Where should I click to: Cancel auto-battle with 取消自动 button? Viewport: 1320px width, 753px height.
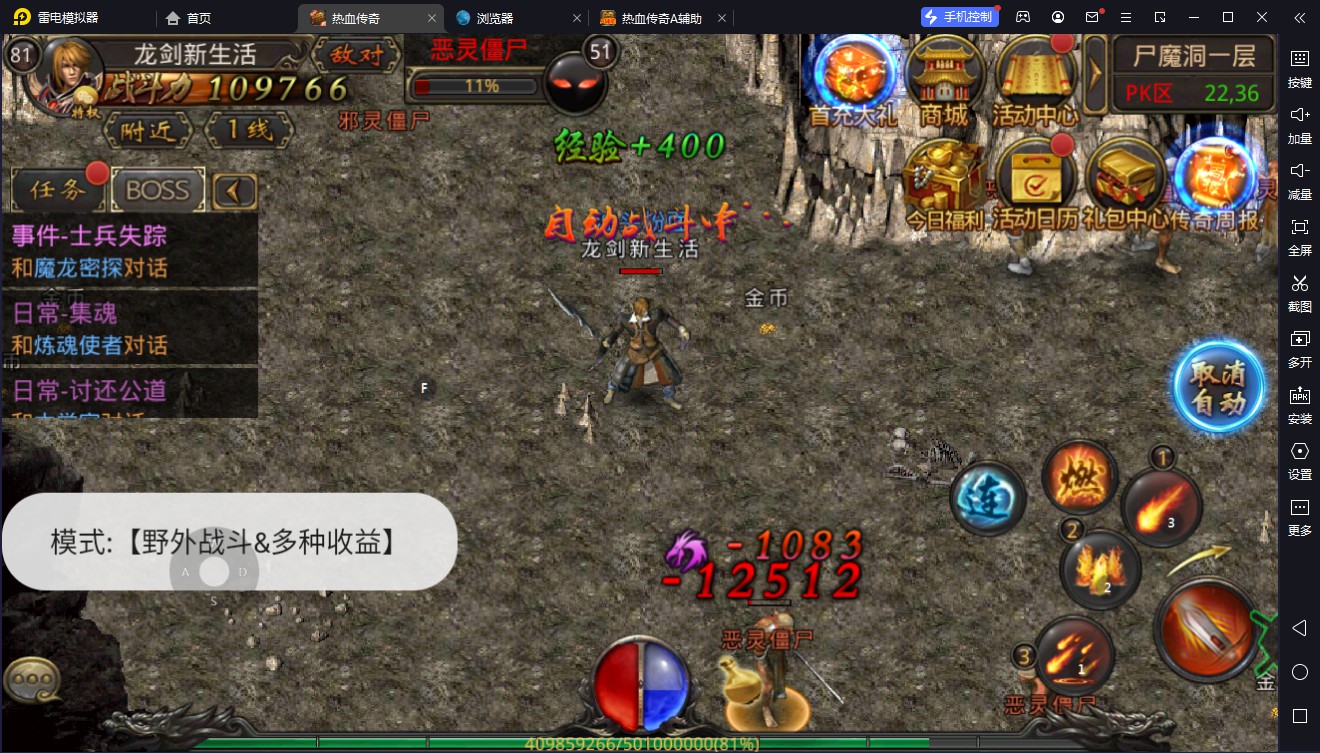1218,387
